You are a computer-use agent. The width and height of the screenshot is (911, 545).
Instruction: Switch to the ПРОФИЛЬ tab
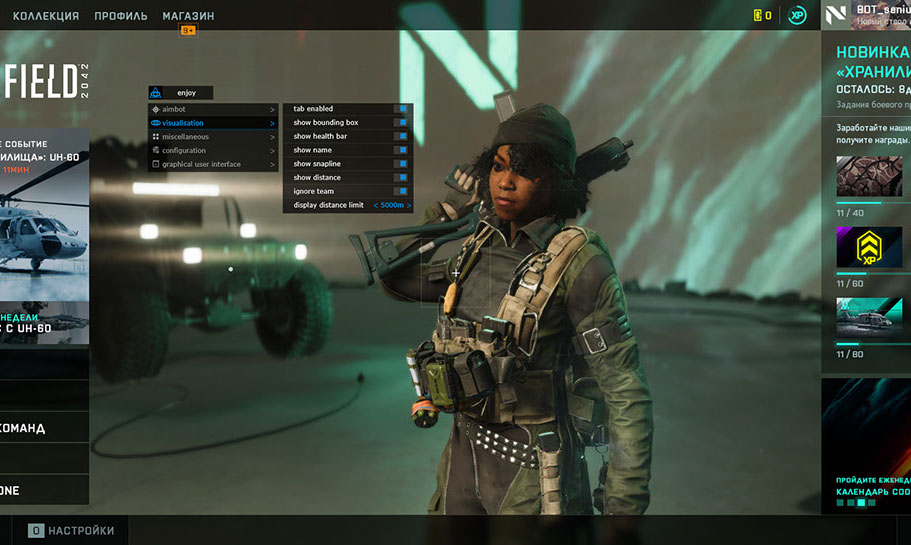point(120,16)
